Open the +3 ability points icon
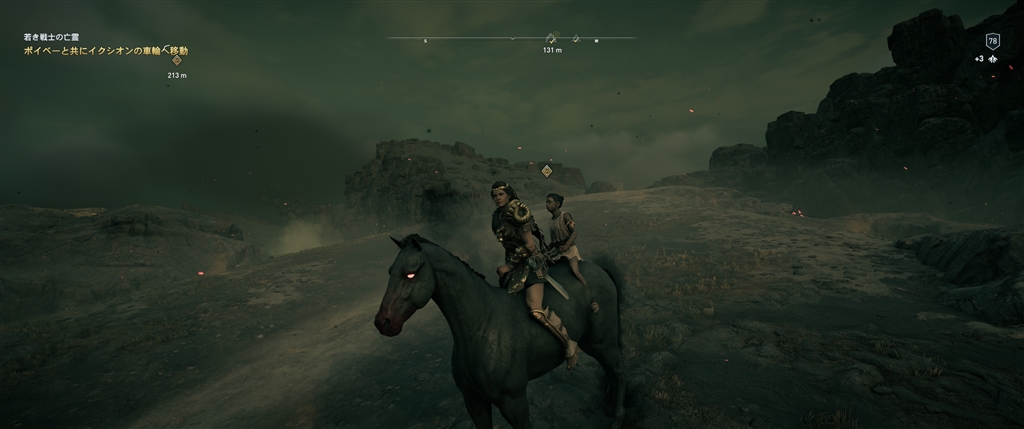Screen dimensions: 1024x429 point(987,59)
